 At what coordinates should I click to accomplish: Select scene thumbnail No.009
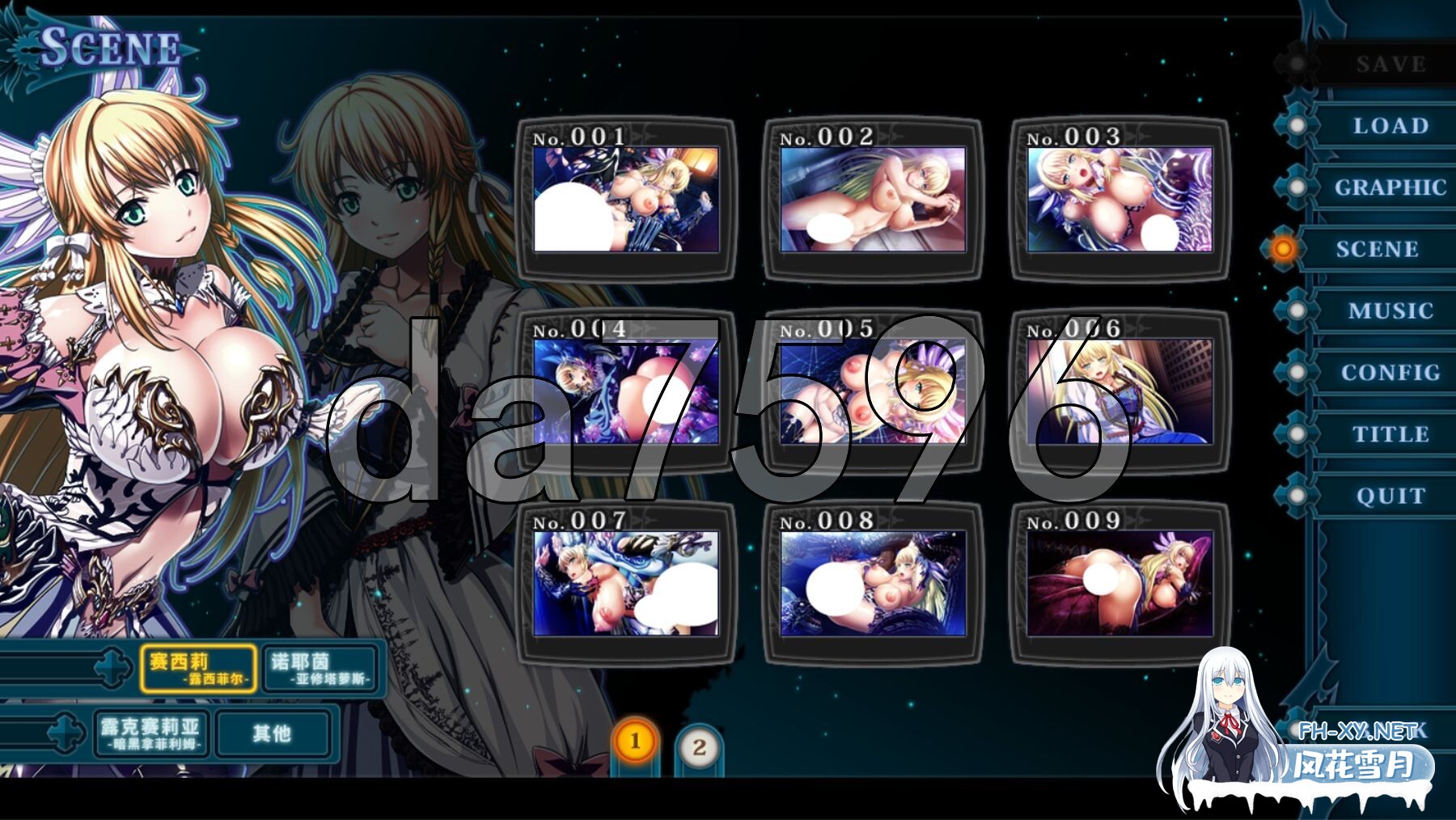pyautogui.click(x=1120, y=583)
